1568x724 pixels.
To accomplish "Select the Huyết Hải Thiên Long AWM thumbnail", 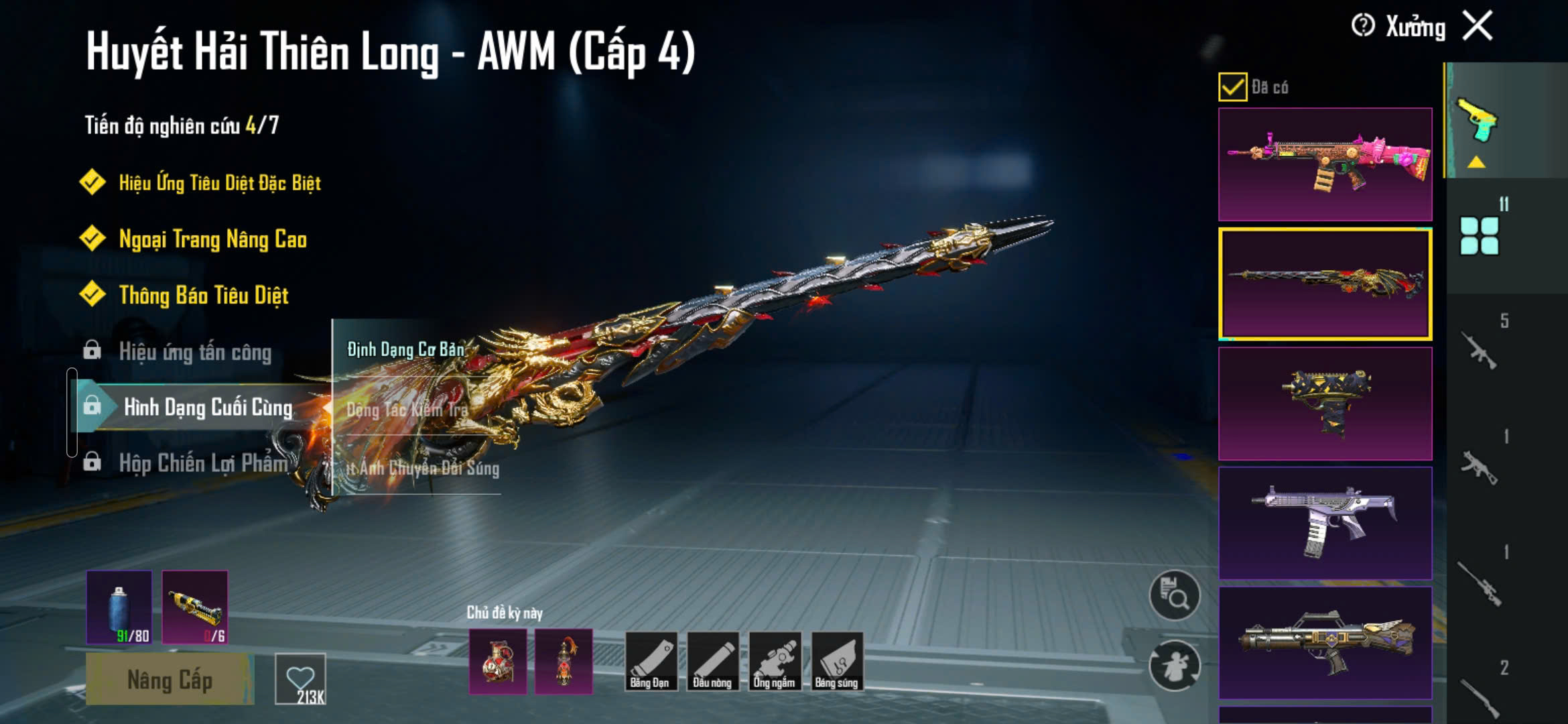I will point(1325,284).
